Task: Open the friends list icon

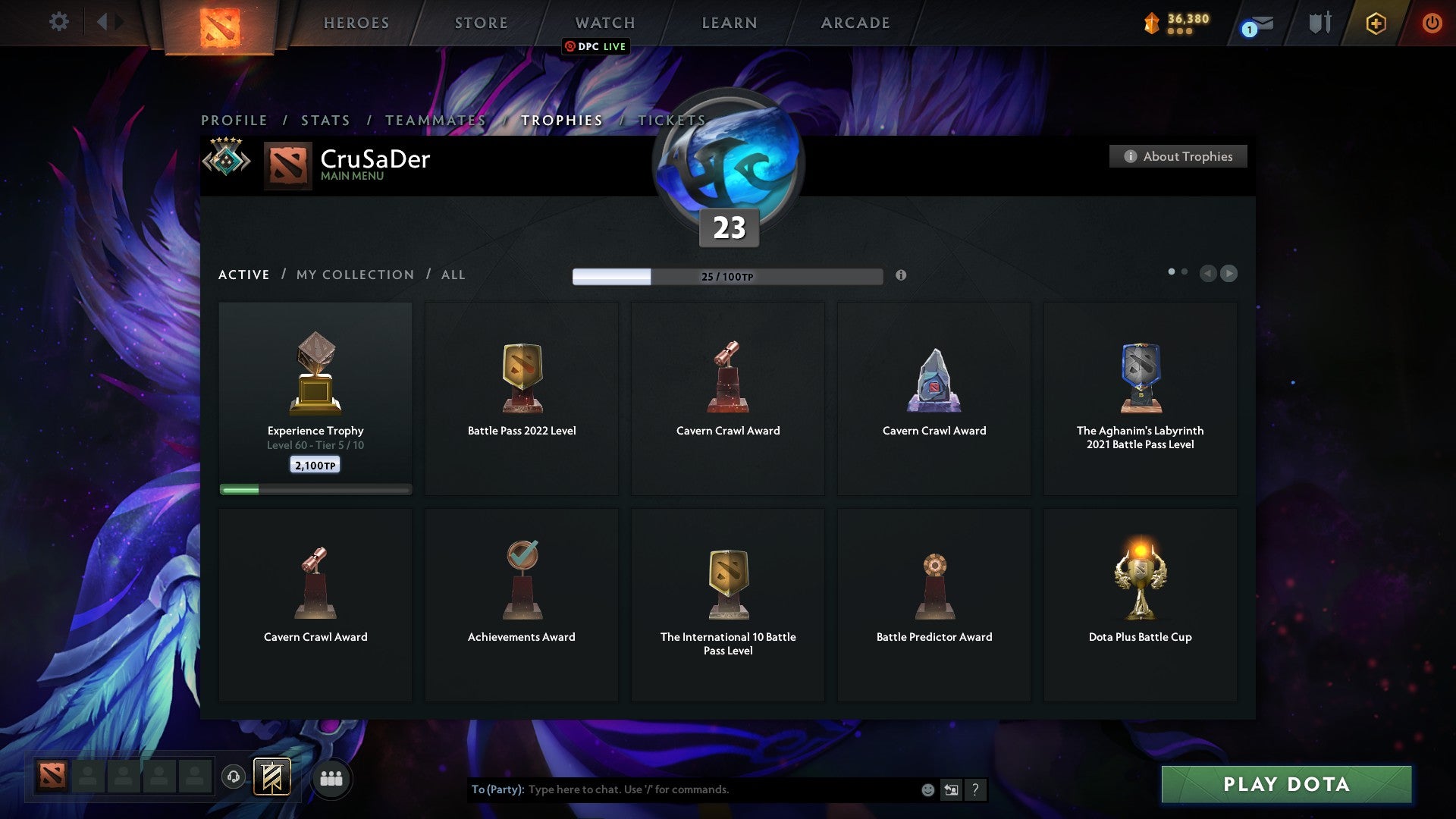Action: [x=331, y=777]
